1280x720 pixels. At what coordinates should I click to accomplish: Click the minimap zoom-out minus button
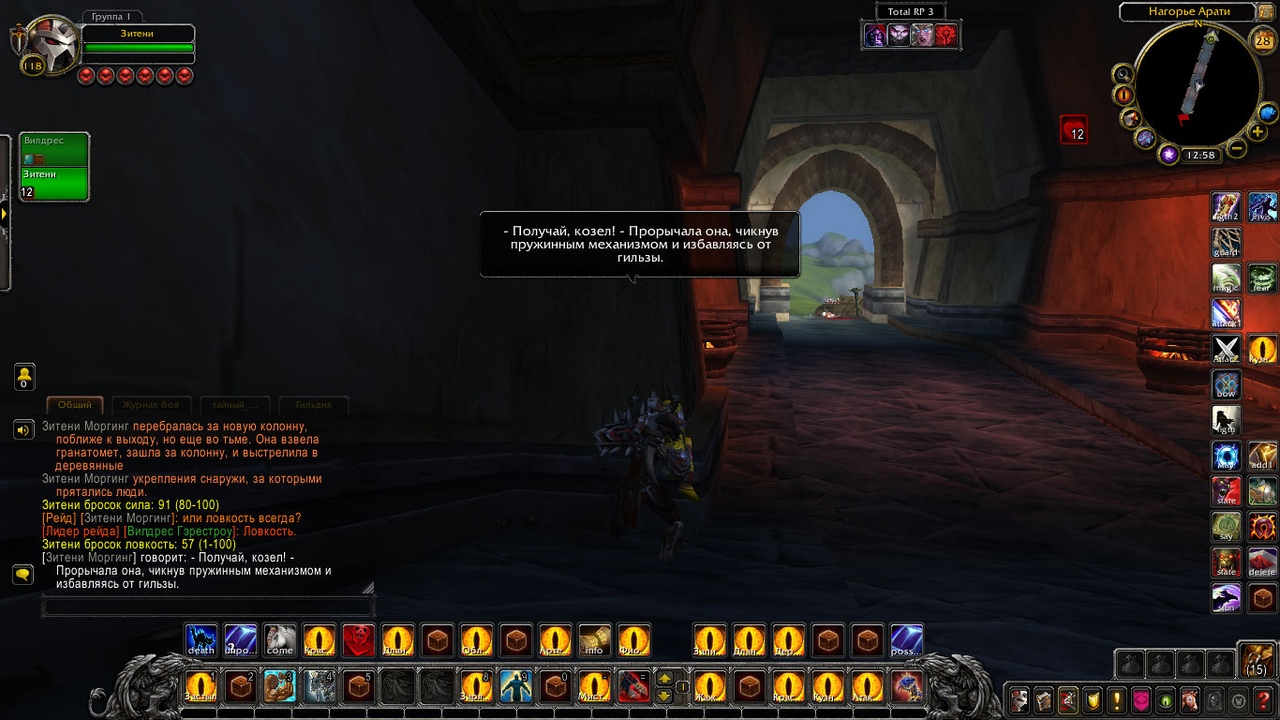(x=1237, y=149)
